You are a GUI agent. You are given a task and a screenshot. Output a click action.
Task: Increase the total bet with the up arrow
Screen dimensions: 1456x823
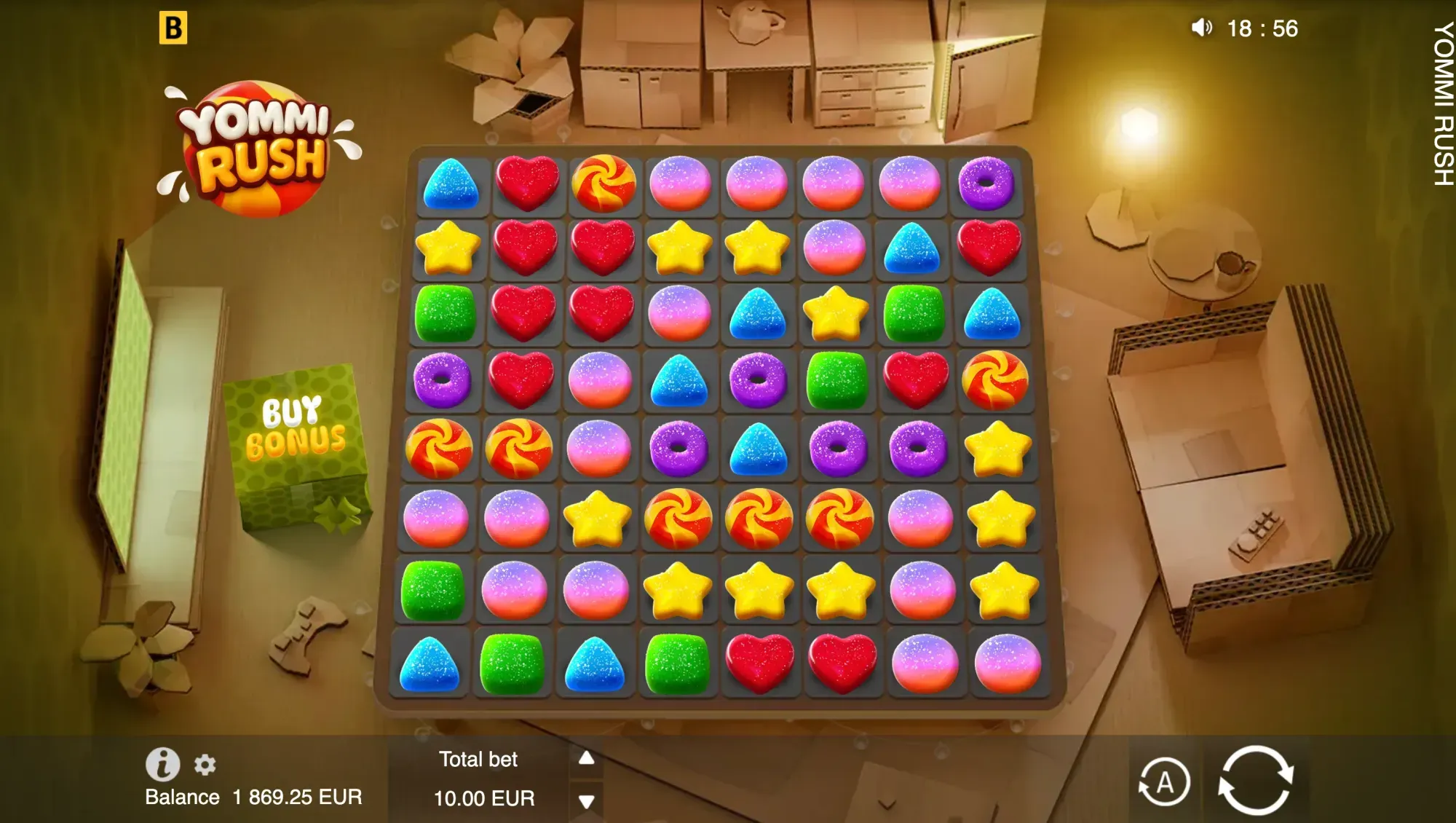pyautogui.click(x=586, y=758)
